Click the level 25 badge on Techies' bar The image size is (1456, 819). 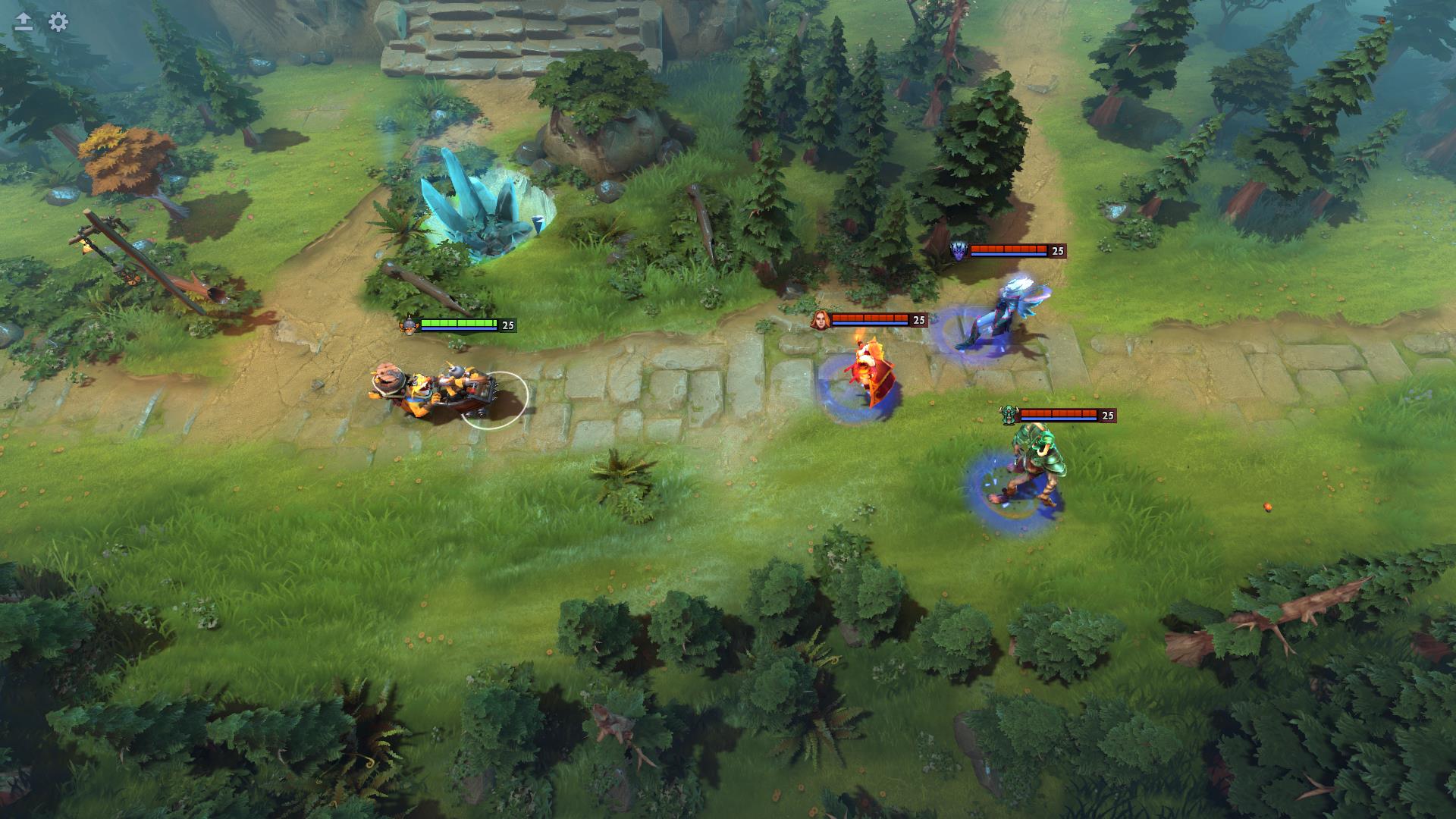click(x=507, y=324)
